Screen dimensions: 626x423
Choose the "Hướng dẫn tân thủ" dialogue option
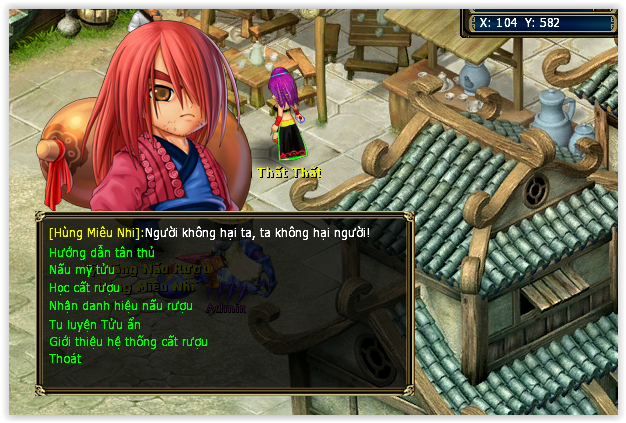click(x=101, y=252)
